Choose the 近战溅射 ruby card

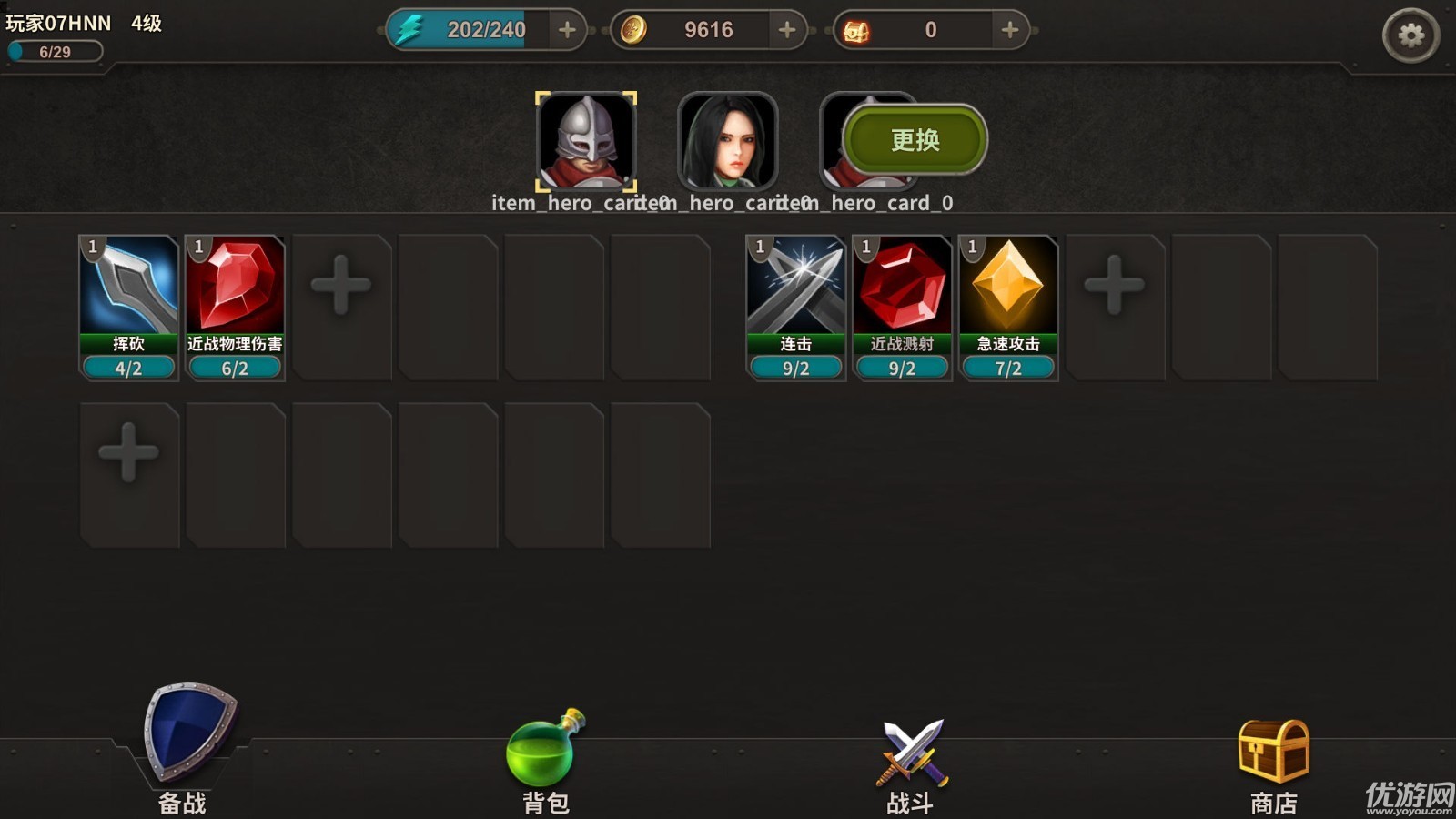(x=902, y=307)
